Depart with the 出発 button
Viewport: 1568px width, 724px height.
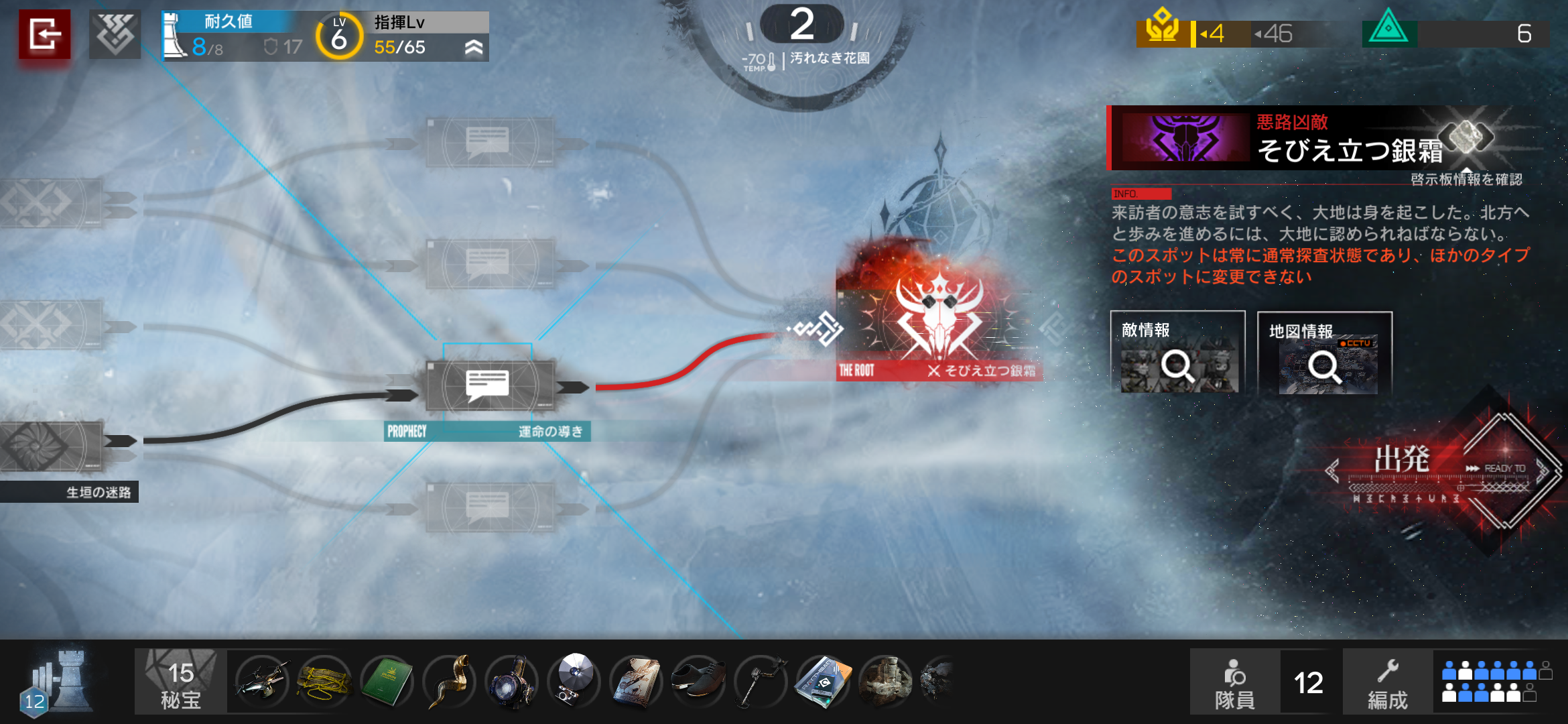[x=1441, y=469]
